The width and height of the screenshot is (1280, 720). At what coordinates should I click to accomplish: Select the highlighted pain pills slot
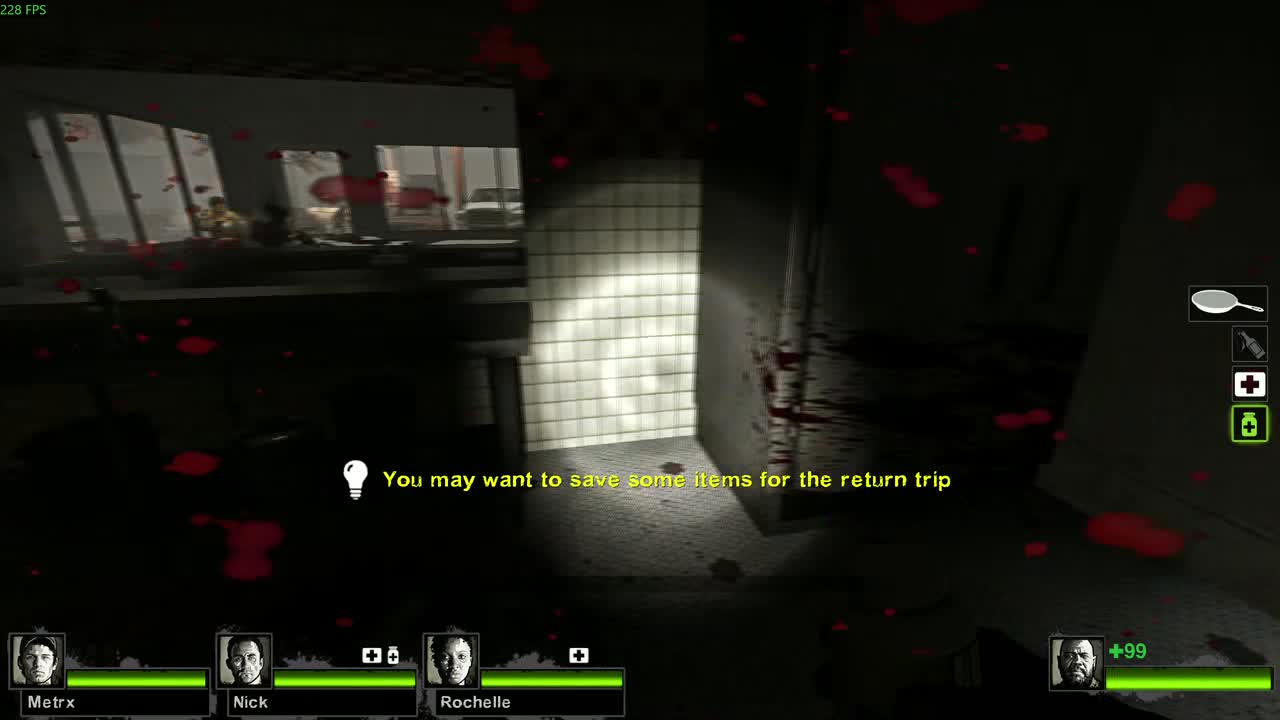pyautogui.click(x=1249, y=423)
